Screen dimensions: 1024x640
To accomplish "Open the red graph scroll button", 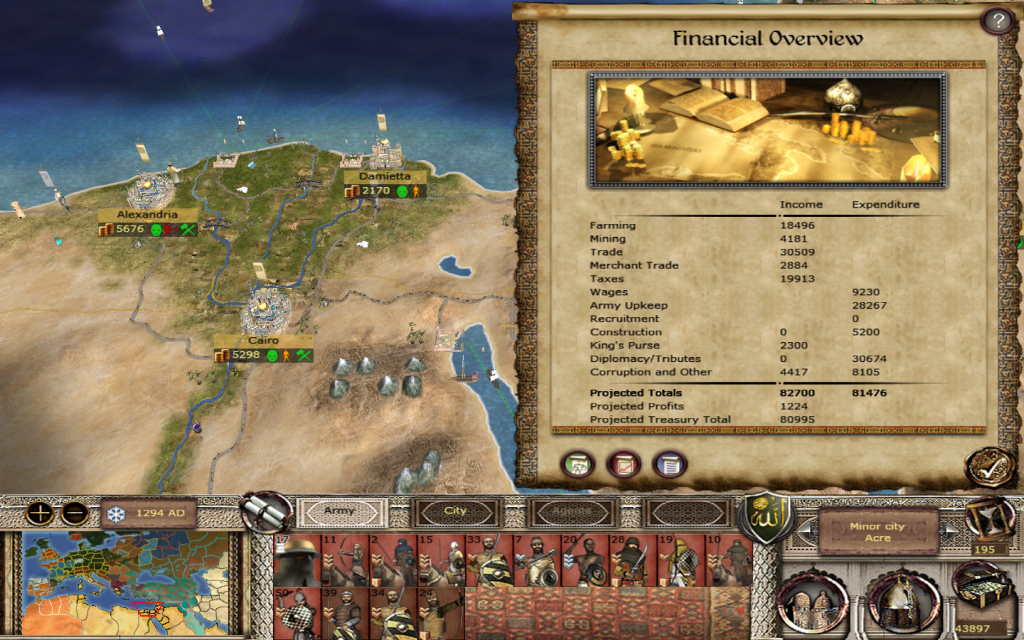I will click(624, 464).
